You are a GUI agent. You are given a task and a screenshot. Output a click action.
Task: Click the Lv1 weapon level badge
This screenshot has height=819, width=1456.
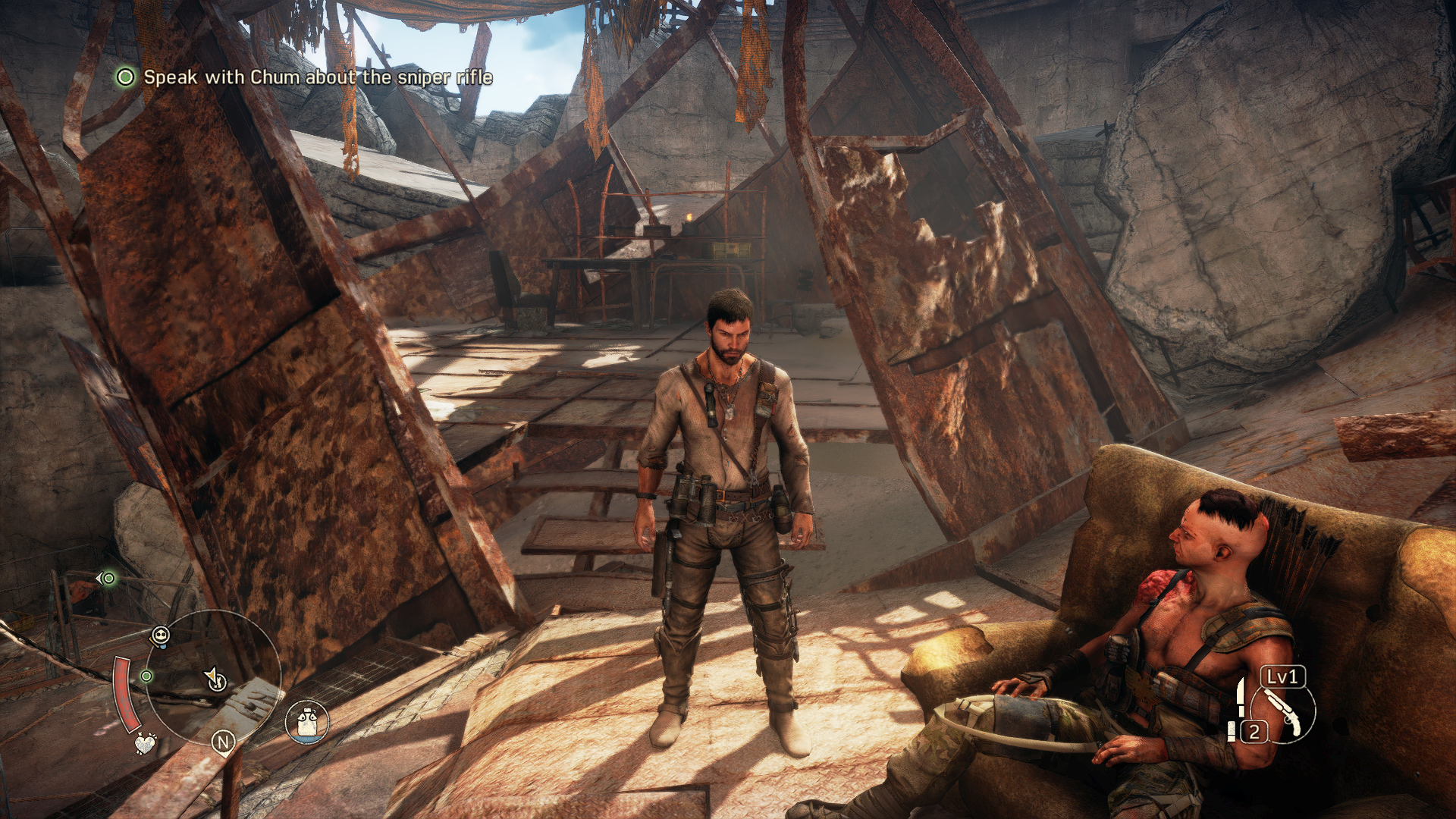pyautogui.click(x=1283, y=676)
